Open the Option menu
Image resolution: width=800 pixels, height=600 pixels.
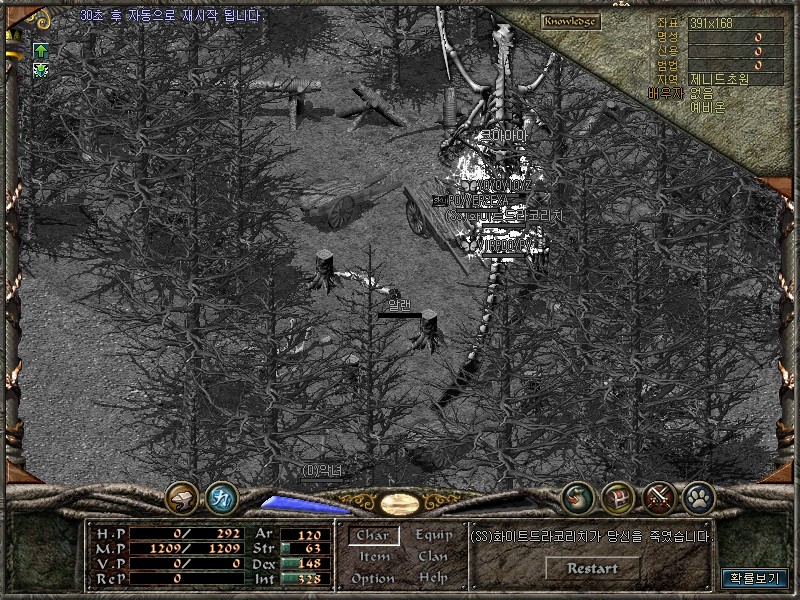coord(372,578)
